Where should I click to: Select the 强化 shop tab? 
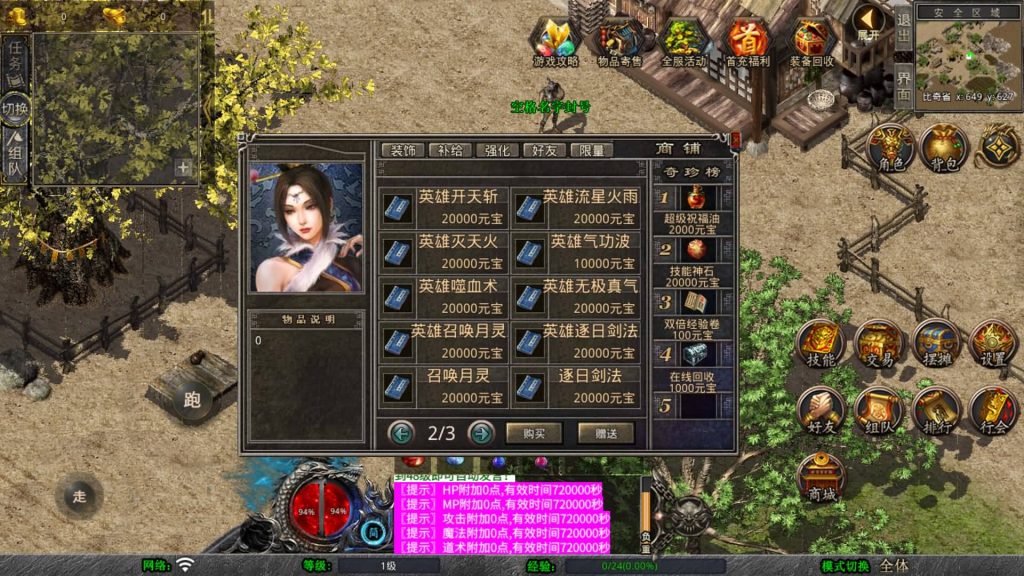pos(498,150)
